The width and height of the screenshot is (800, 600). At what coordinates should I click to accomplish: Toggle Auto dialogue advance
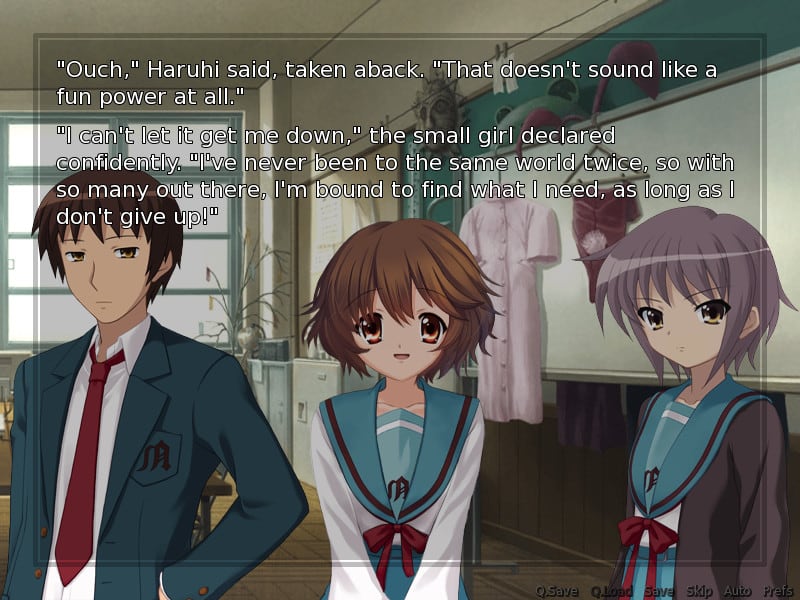(737, 591)
